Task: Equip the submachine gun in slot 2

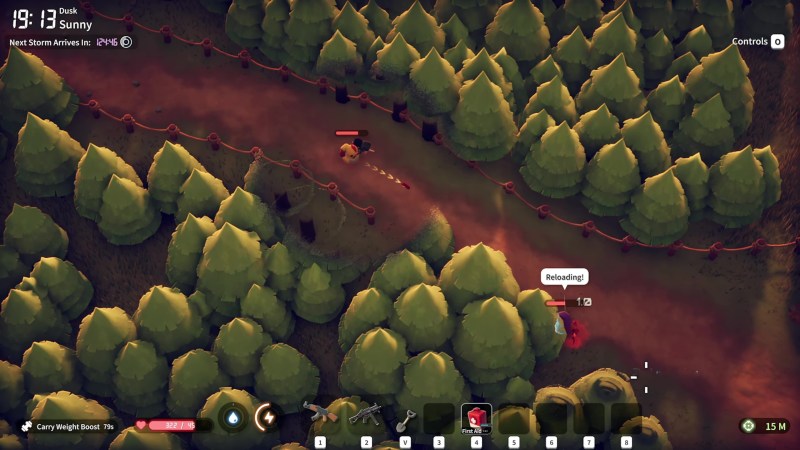Action: tap(365, 415)
